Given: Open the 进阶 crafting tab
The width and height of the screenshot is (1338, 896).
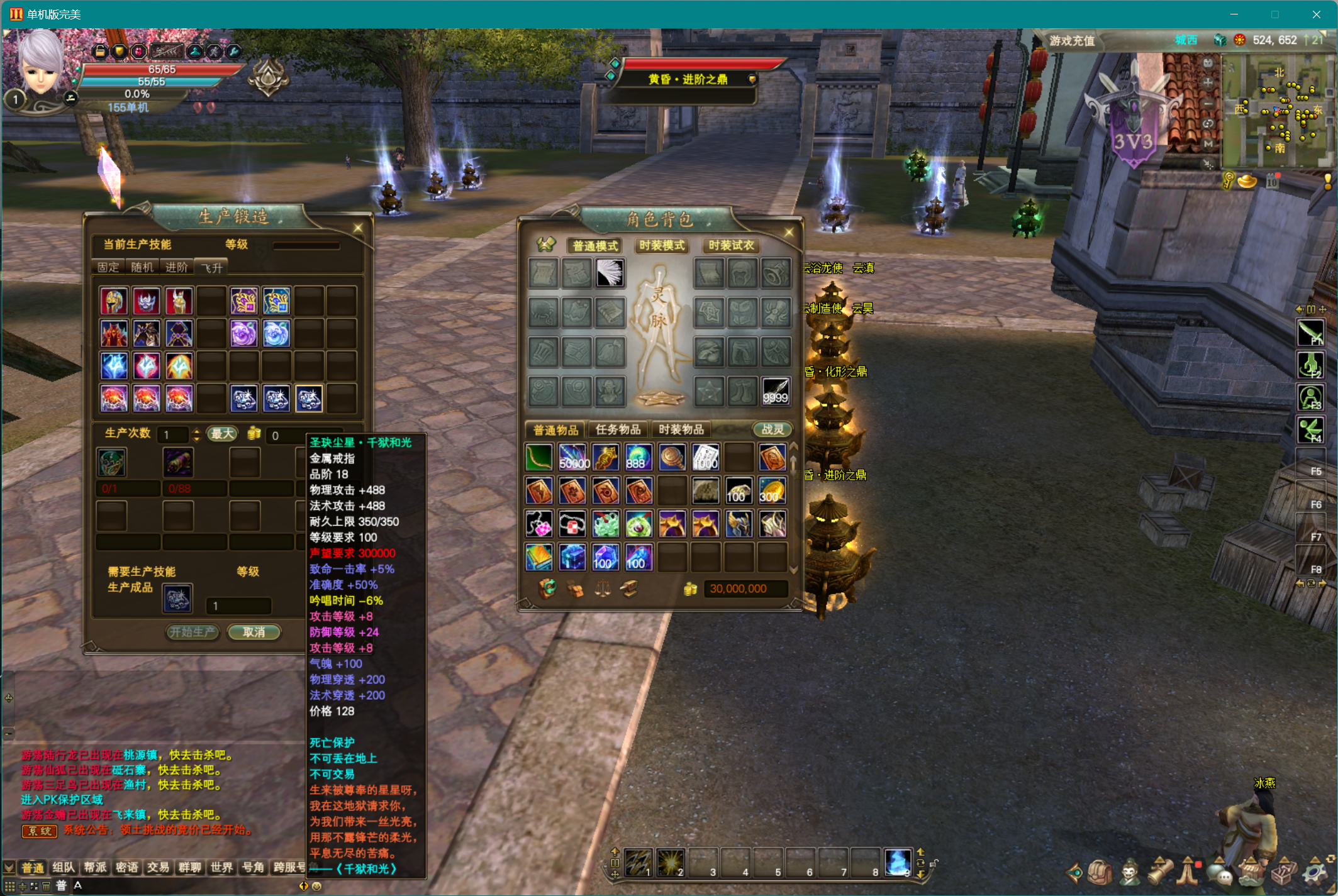Looking at the screenshot, I should [x=177, y=267].
